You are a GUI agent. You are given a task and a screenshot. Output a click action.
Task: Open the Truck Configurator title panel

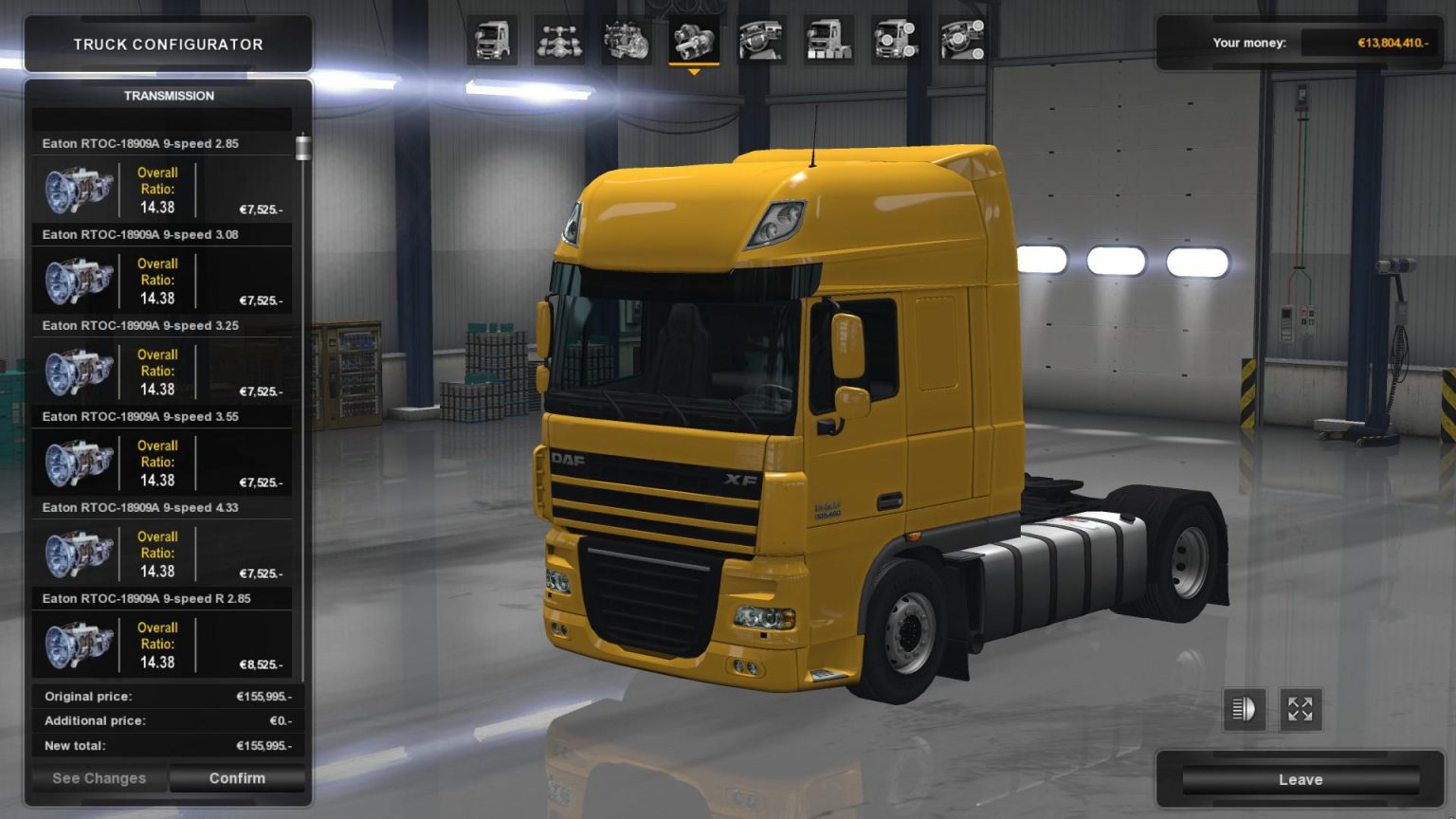click(168, 44)
